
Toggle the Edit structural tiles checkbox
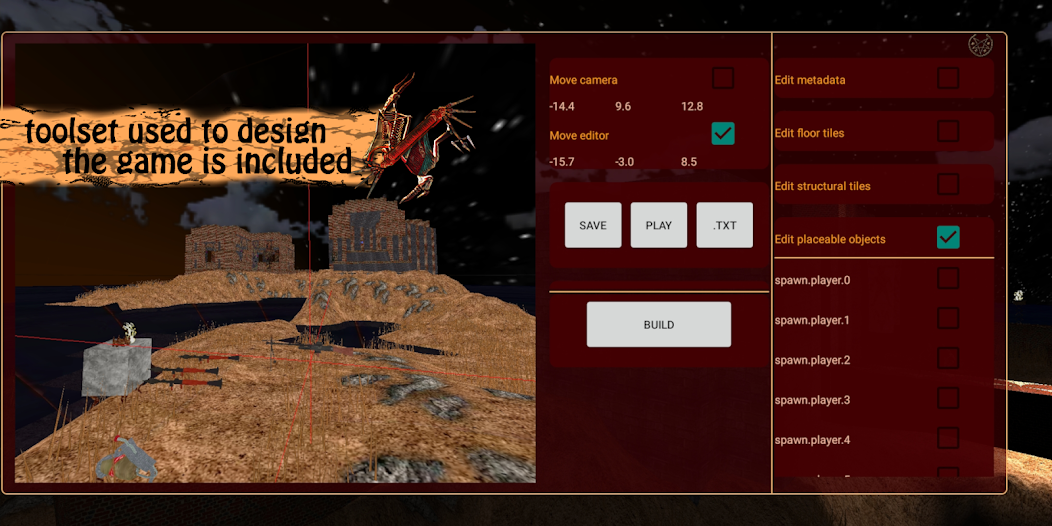(948, 185)
